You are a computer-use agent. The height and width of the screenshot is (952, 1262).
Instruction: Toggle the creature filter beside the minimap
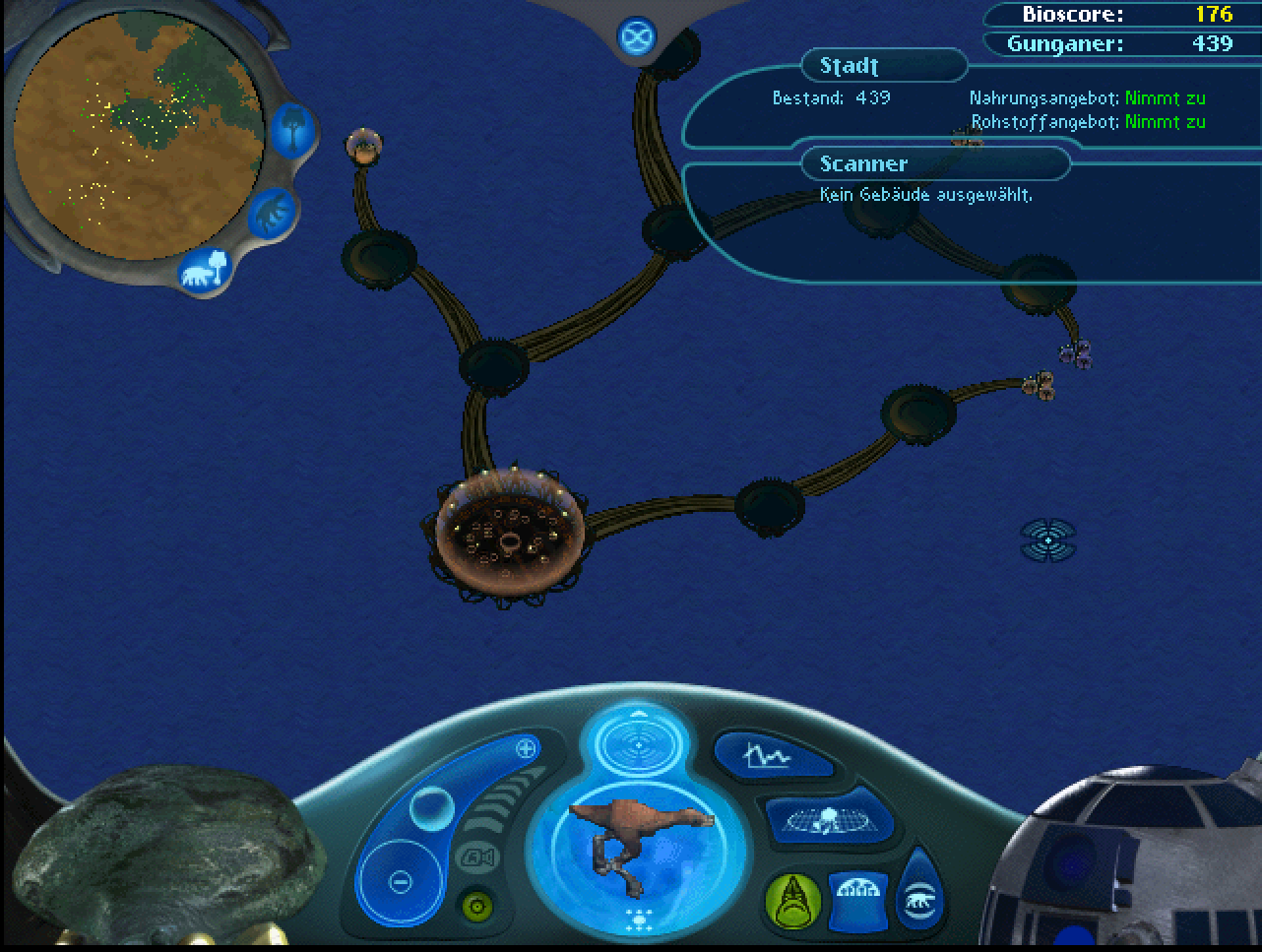pos(269,212)
